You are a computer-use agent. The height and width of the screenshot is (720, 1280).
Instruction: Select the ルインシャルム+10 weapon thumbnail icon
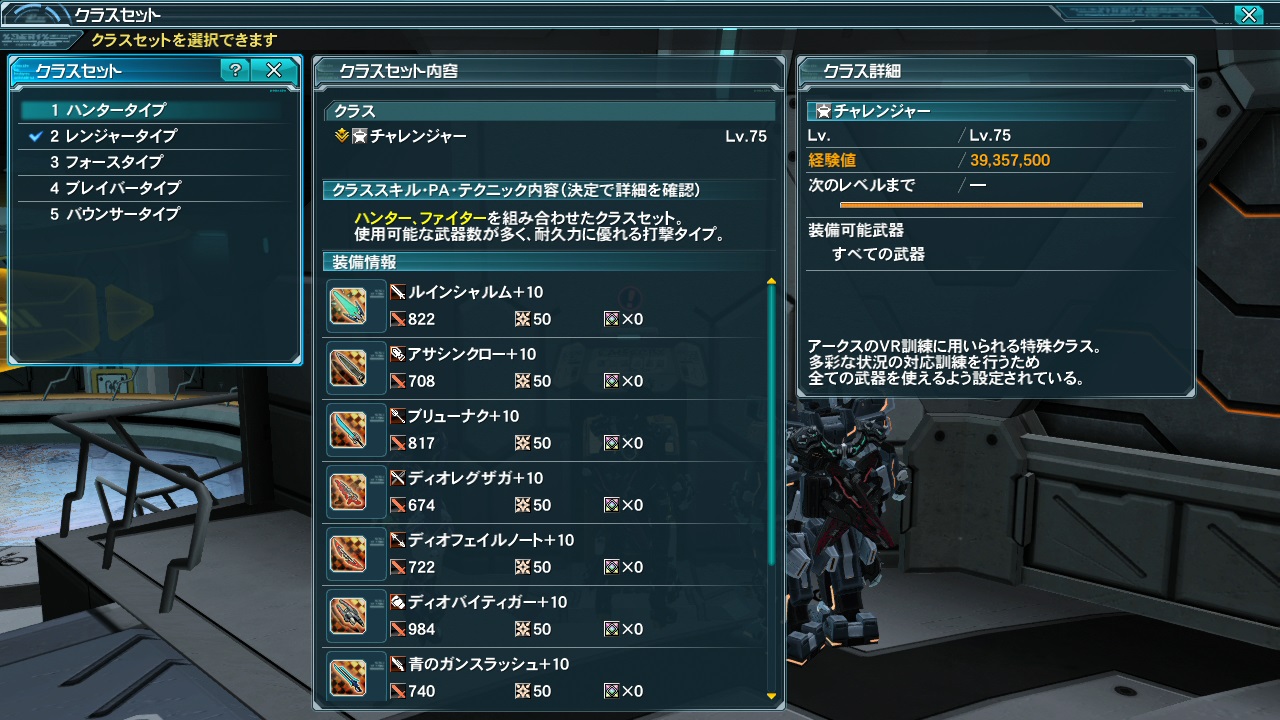pos(355,305)
